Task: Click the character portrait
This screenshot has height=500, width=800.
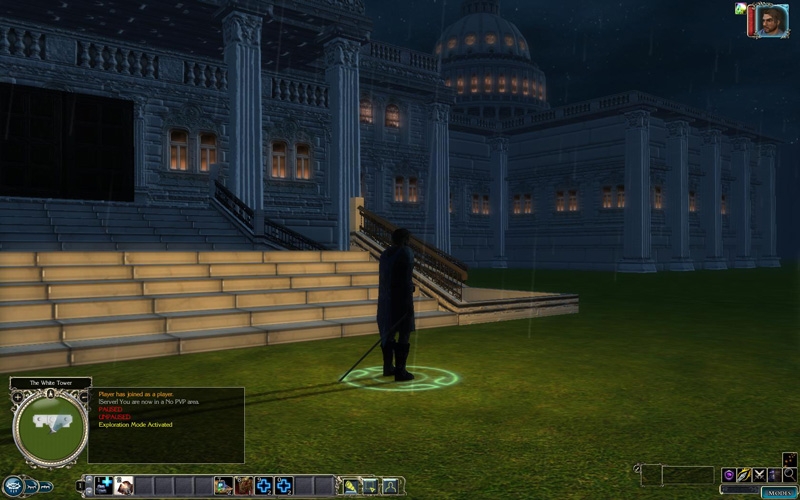Action: [x=771, y=21]
